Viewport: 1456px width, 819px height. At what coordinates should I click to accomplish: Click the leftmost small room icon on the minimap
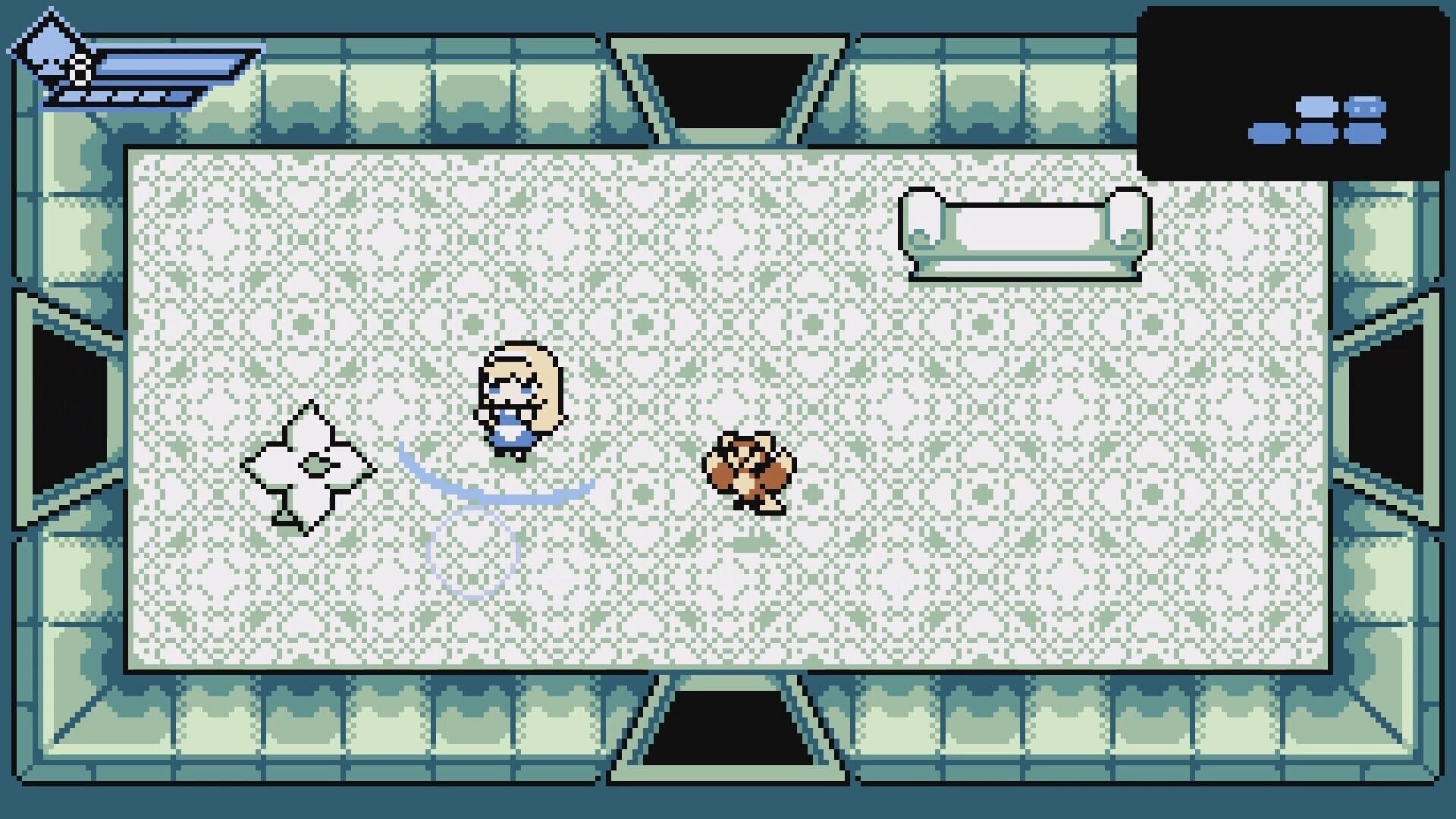1269,134
